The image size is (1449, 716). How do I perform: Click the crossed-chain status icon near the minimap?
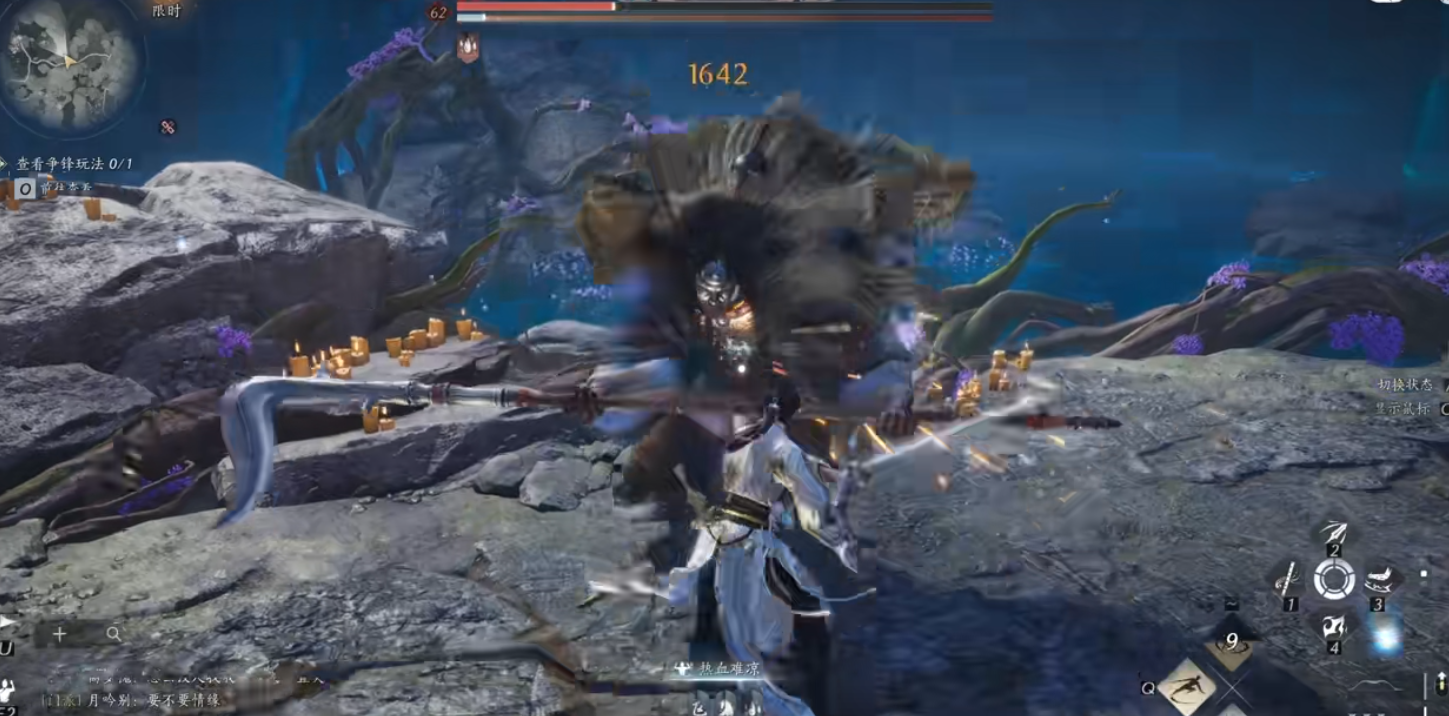pos(167,127)
